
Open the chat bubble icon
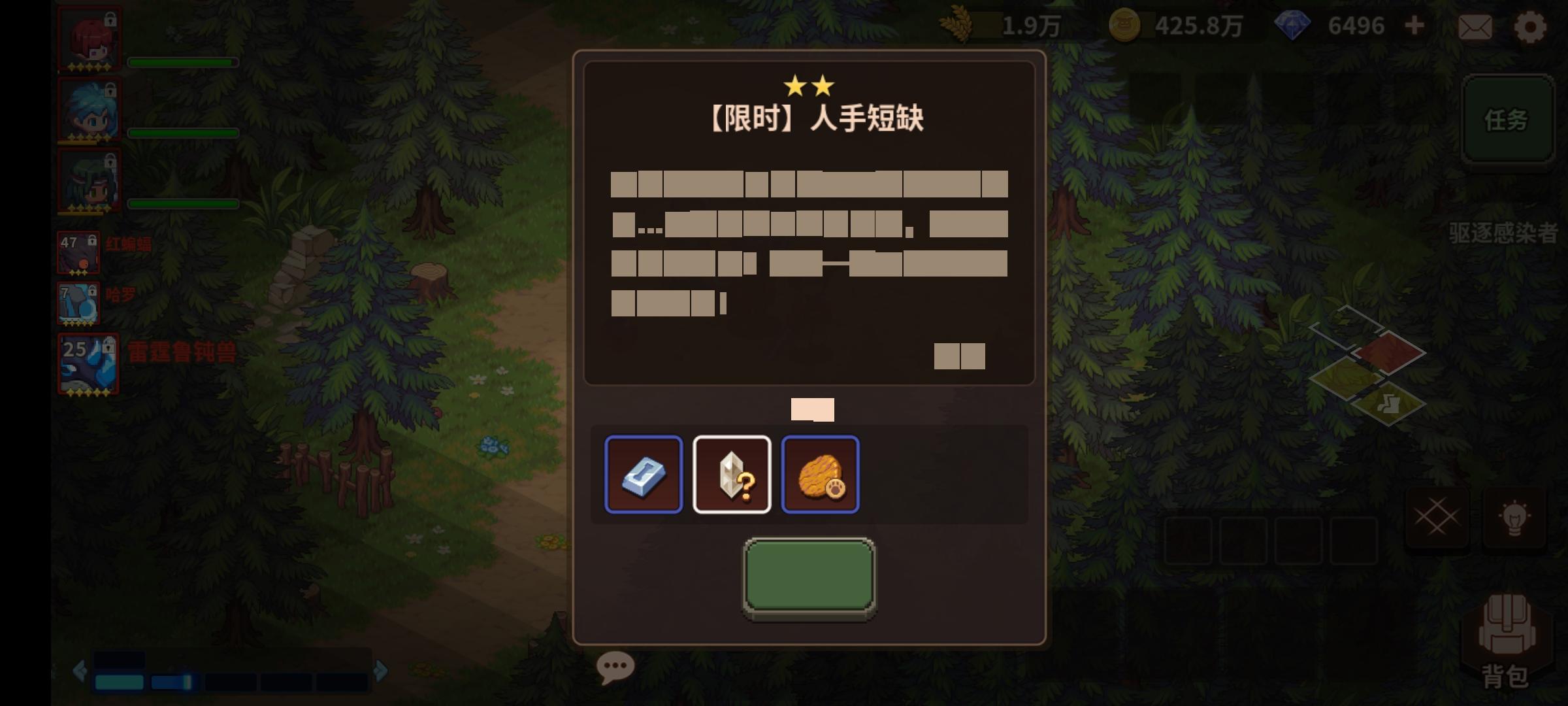[615, 665]
